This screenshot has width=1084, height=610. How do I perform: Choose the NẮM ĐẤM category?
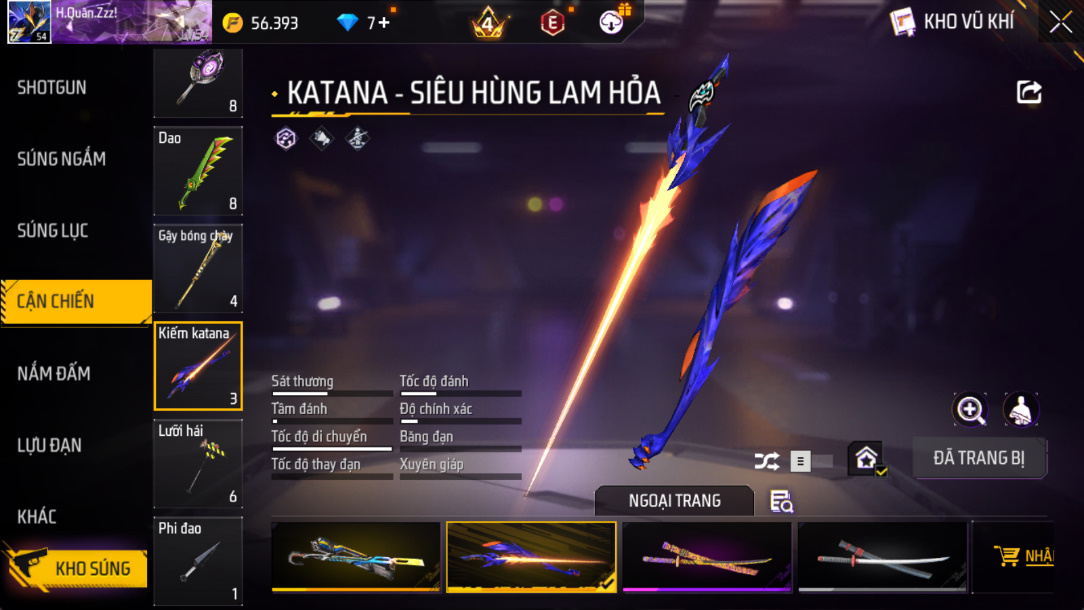click(54, 374)
